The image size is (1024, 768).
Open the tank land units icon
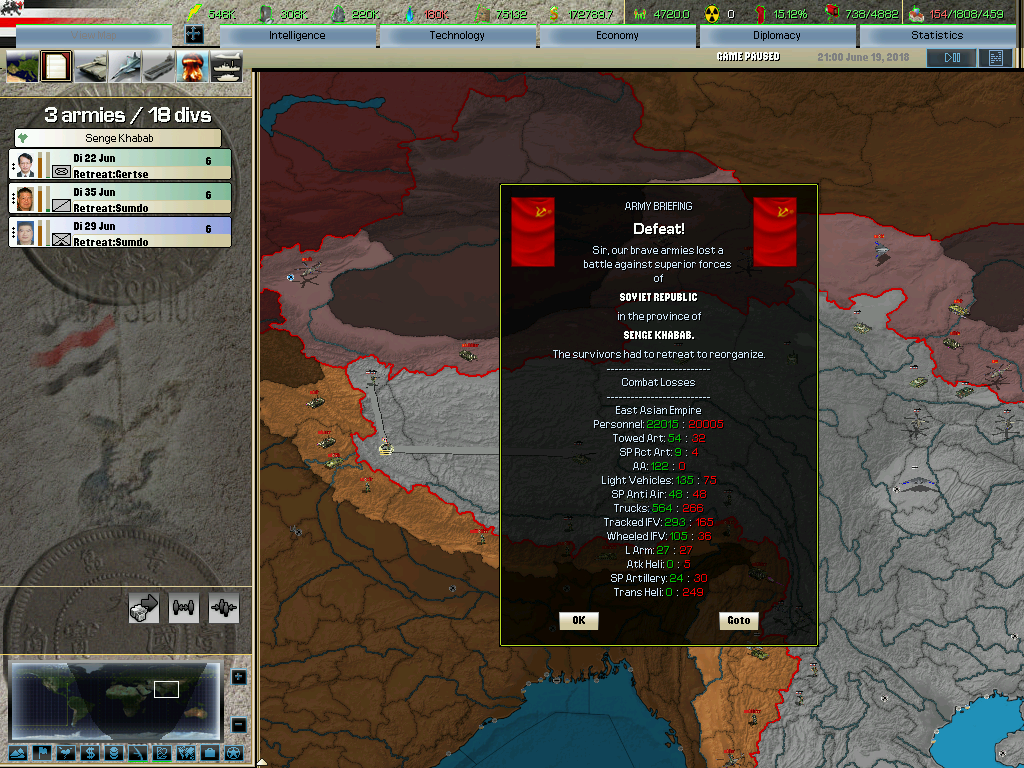91,67
